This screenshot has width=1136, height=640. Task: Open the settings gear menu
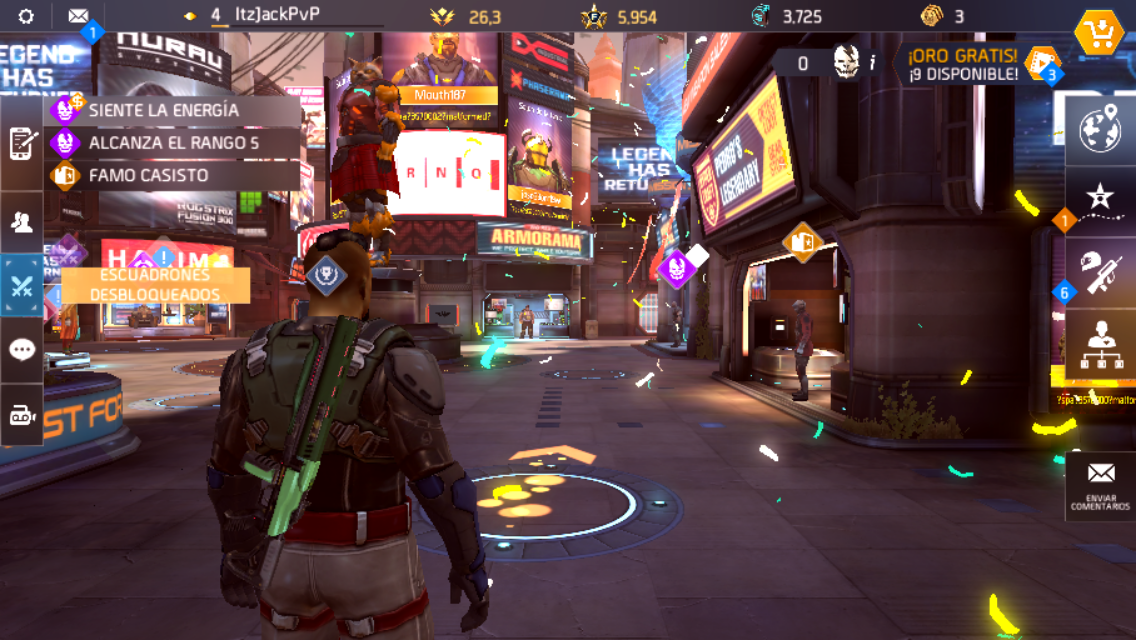coord(26,16)
